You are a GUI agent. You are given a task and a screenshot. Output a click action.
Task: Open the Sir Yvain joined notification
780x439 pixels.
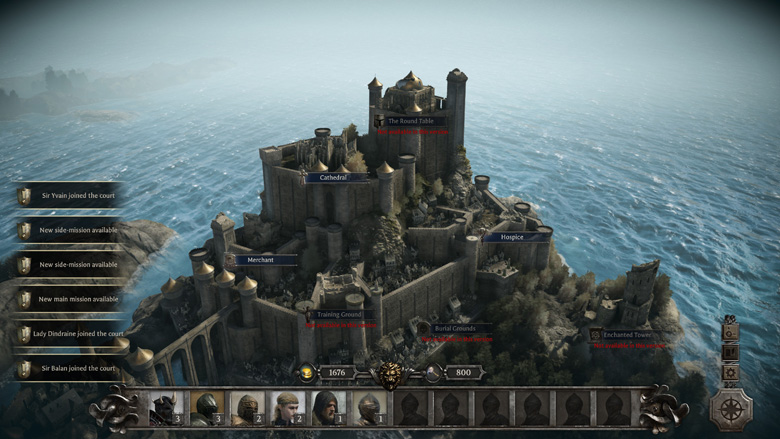click(70, 196)
